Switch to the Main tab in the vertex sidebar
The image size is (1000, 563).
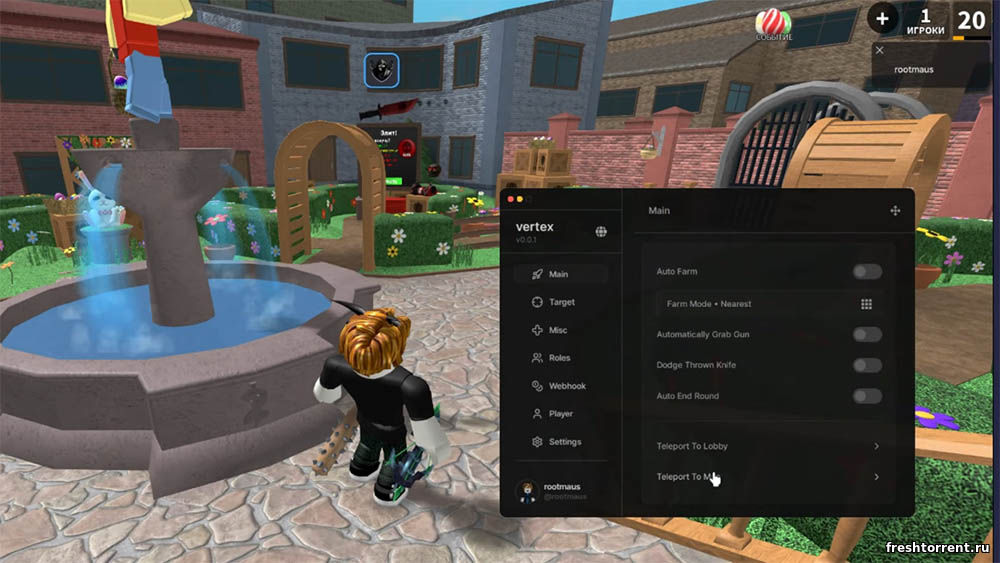pyautogui.click(x=559, y=274)
